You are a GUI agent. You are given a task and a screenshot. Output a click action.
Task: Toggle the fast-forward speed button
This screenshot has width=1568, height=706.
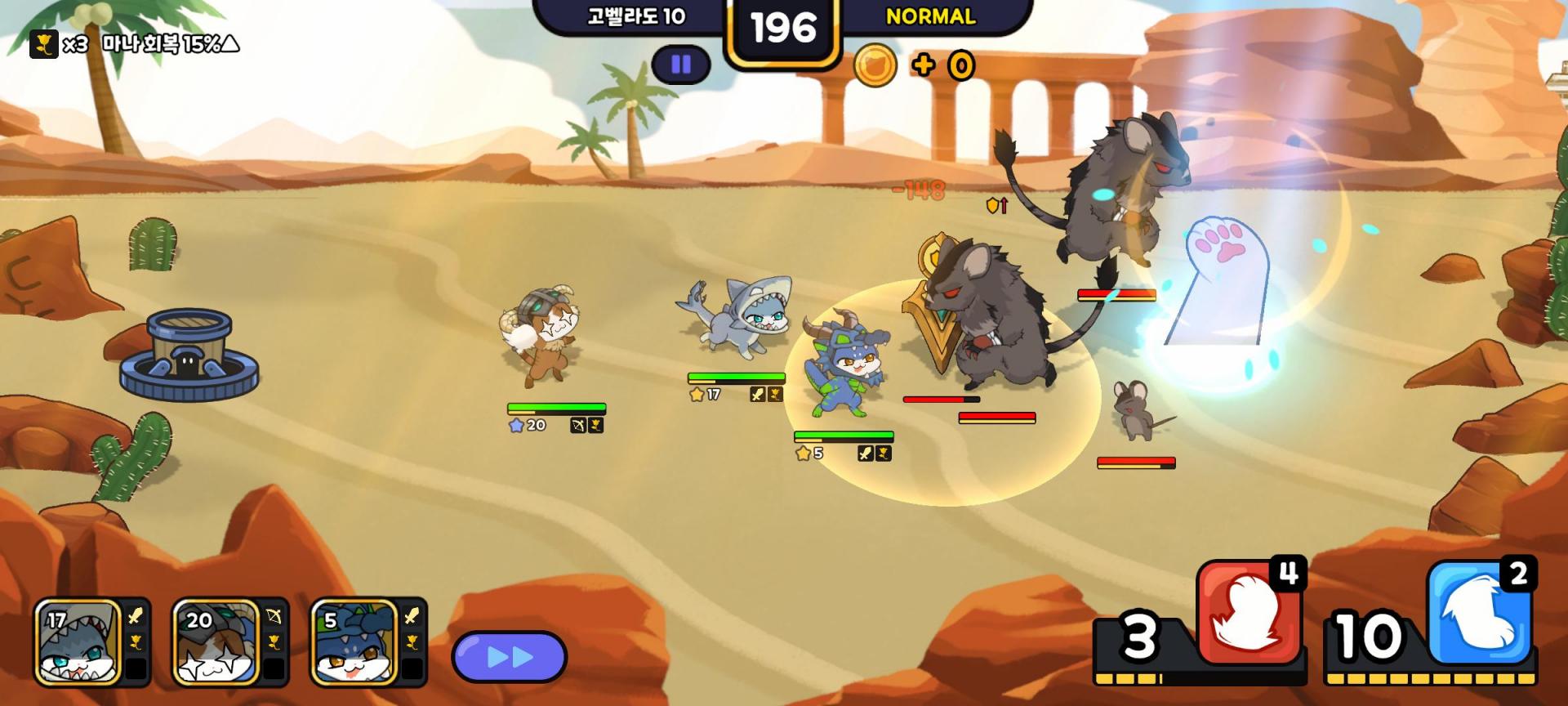(509, 657)
